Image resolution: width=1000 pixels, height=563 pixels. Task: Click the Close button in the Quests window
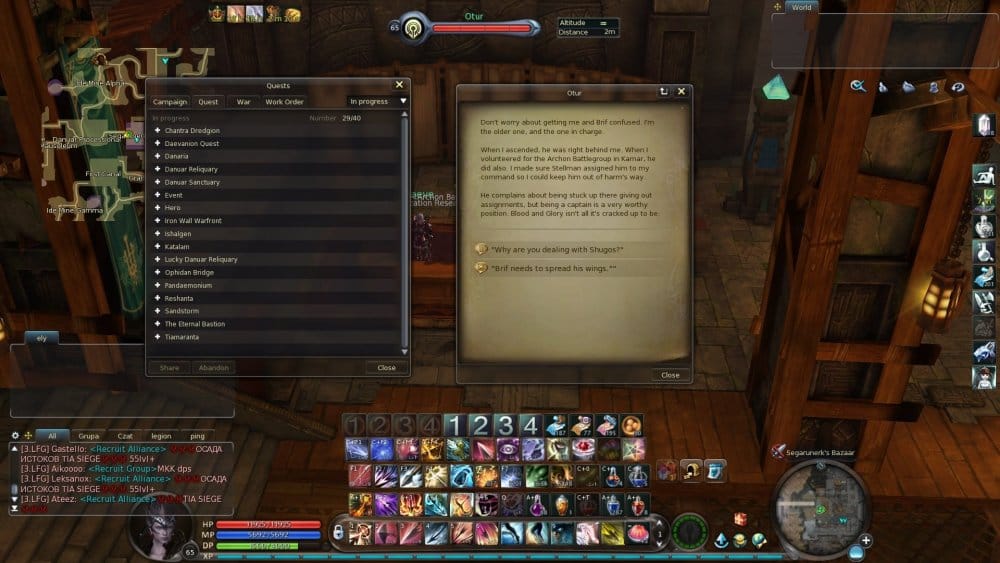[386, 368]
